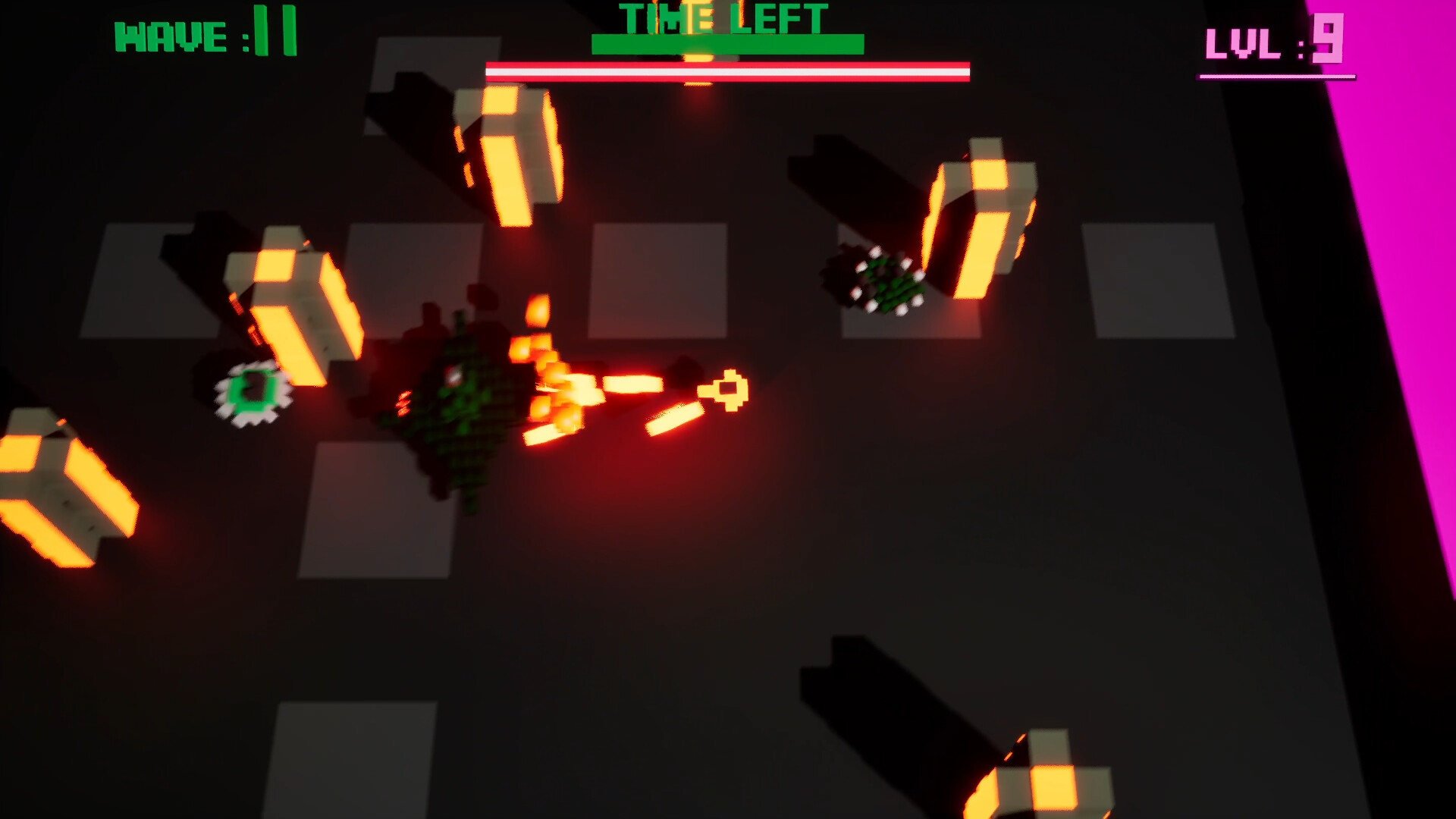Click the red health bar border
The image size is (1456, 819).
point(728,68)
